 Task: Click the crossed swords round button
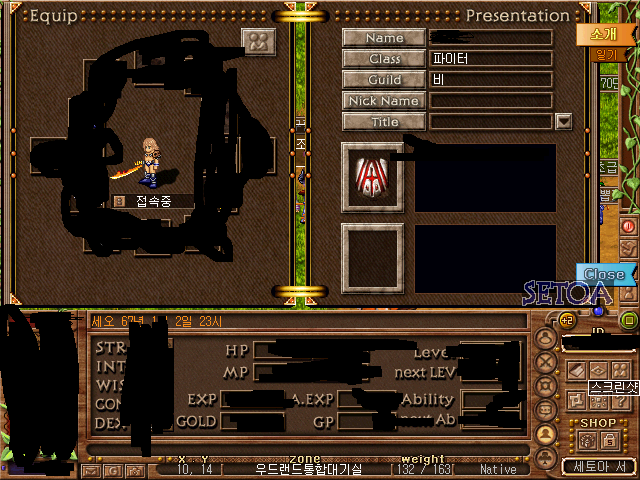coord(547,362)
